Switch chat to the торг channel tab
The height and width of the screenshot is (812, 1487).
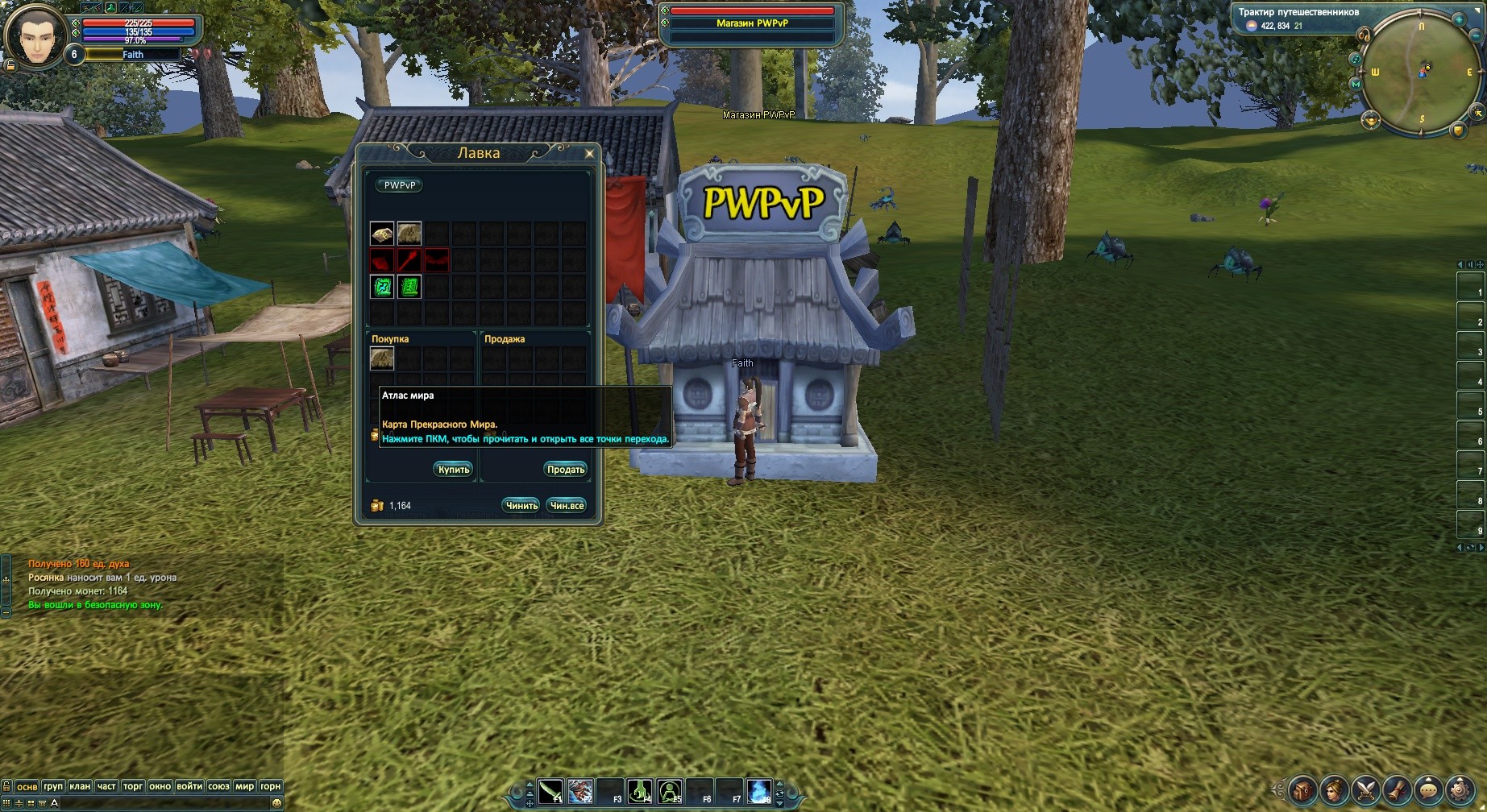click(133, 786)
